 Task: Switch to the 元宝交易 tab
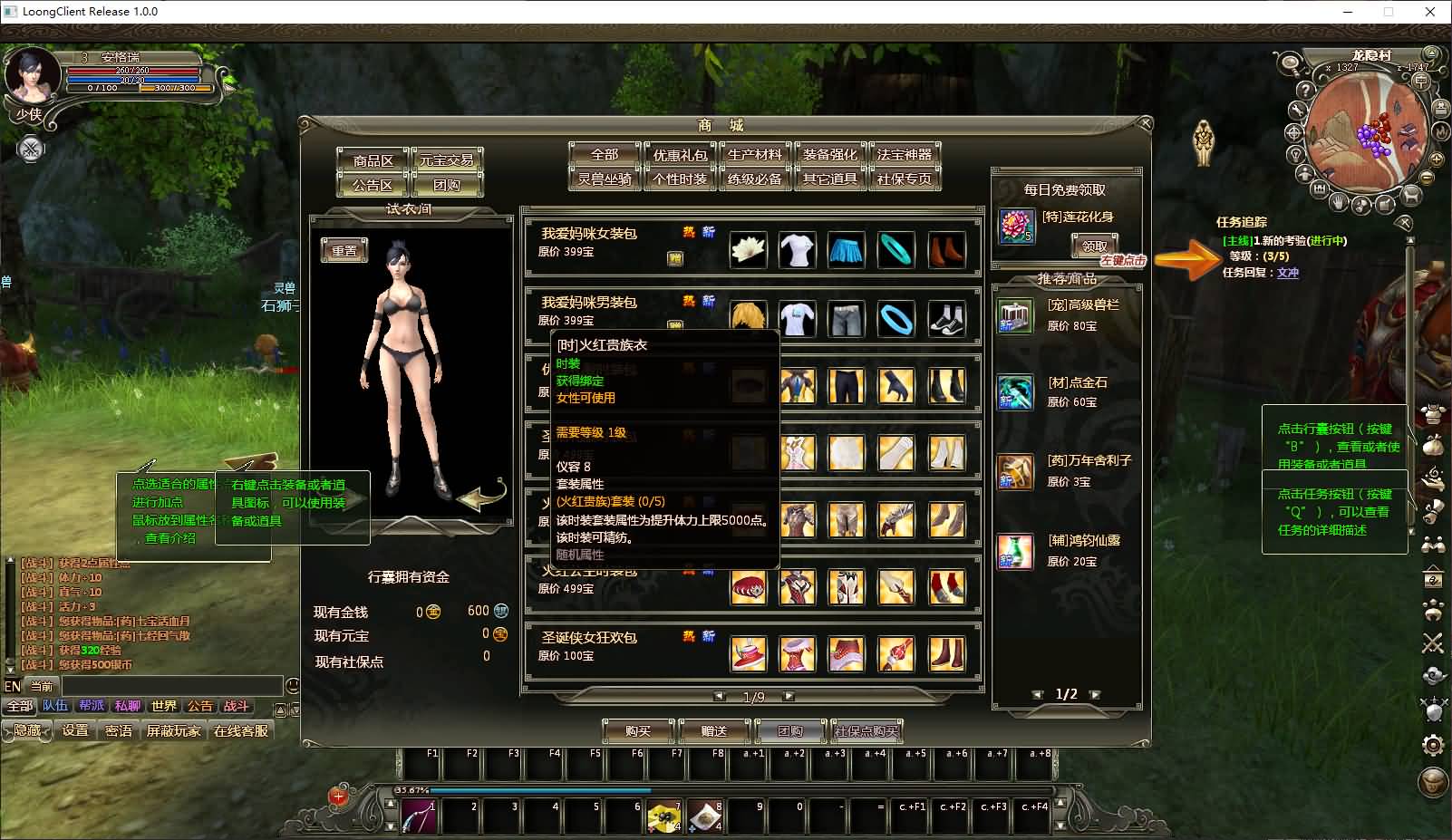(447, 160)
